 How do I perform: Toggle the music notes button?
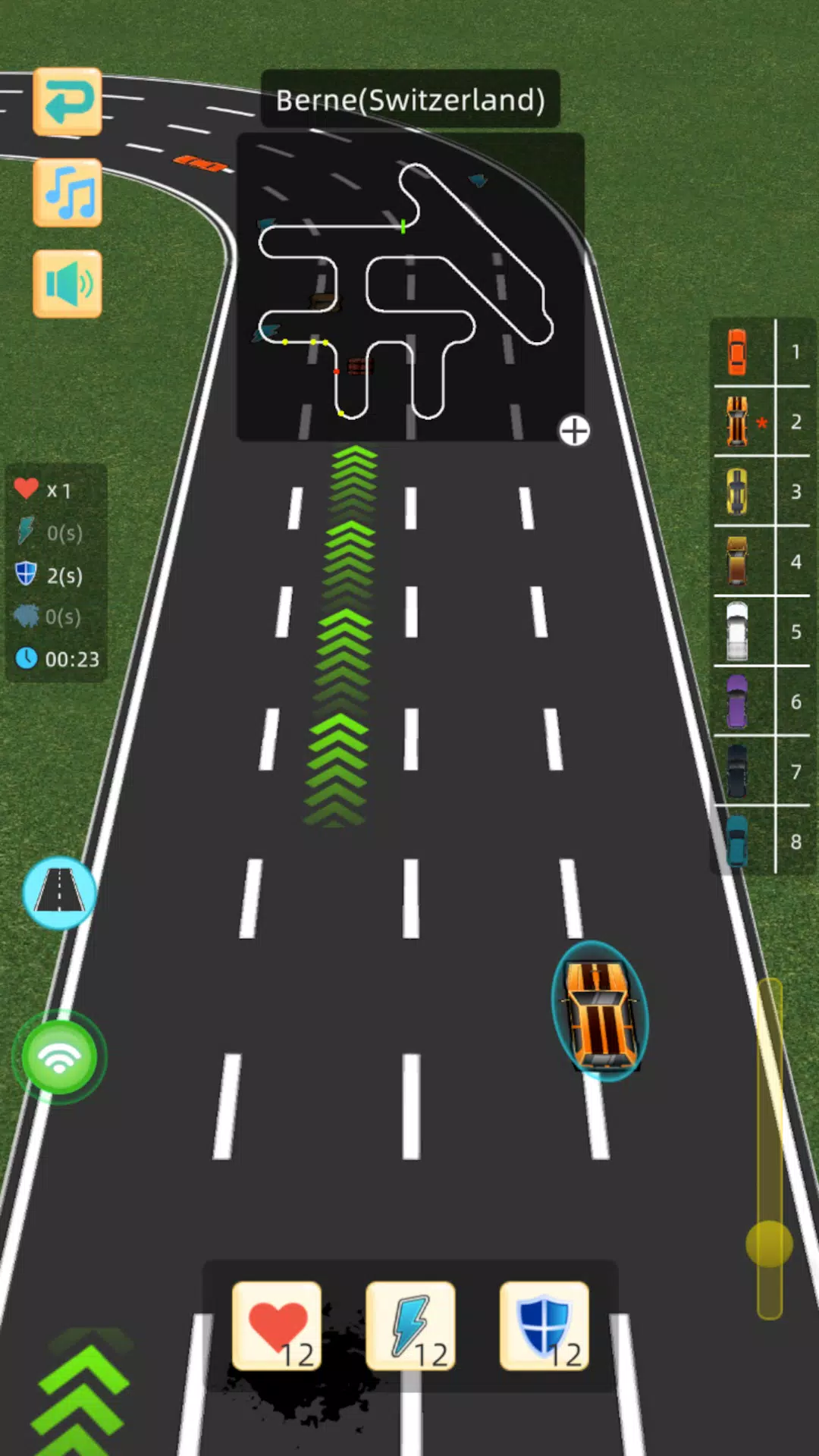pyautogui.click(x=67, y=193)
